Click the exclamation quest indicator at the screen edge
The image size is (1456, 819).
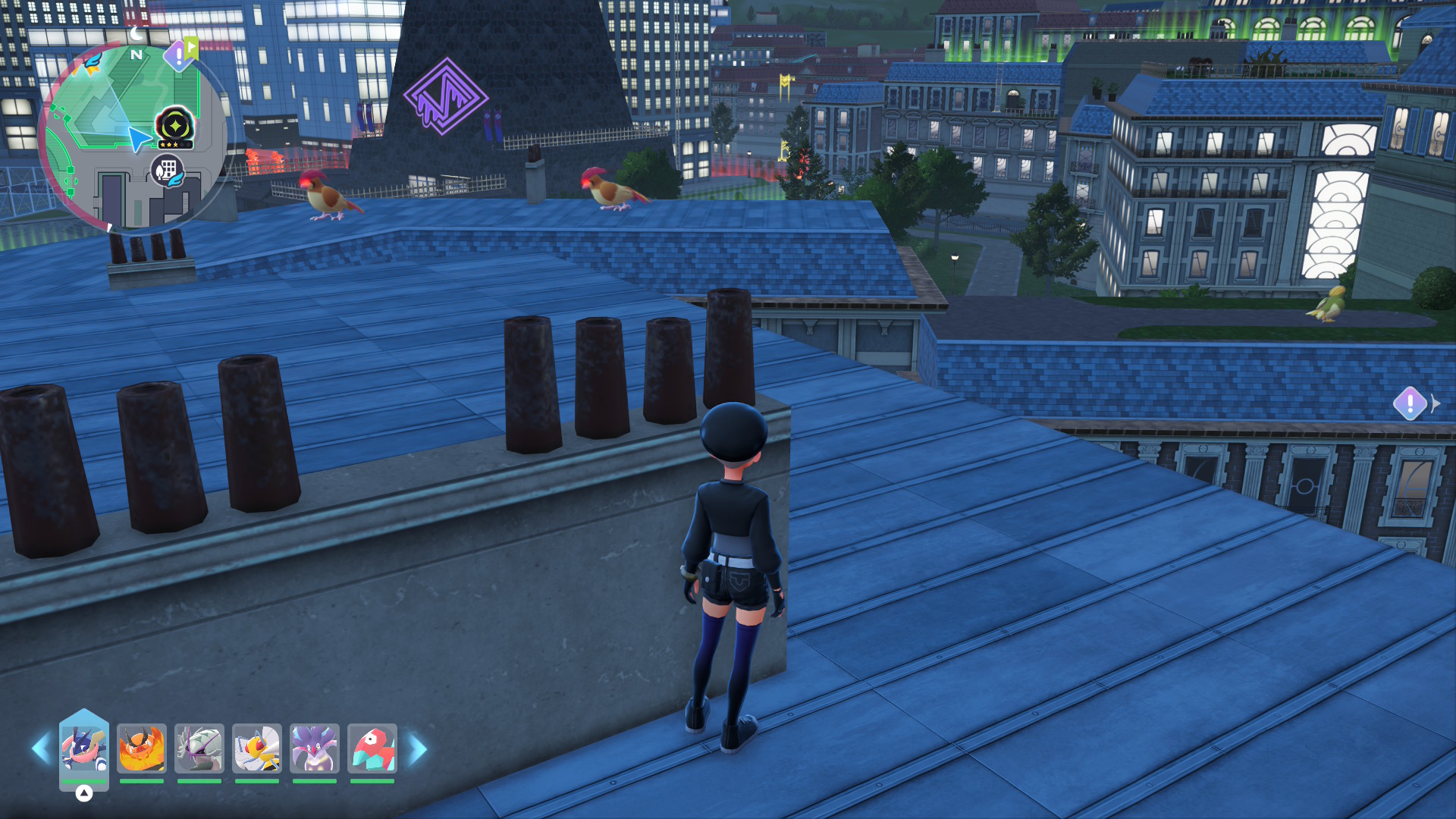[x=1410, y=403]
